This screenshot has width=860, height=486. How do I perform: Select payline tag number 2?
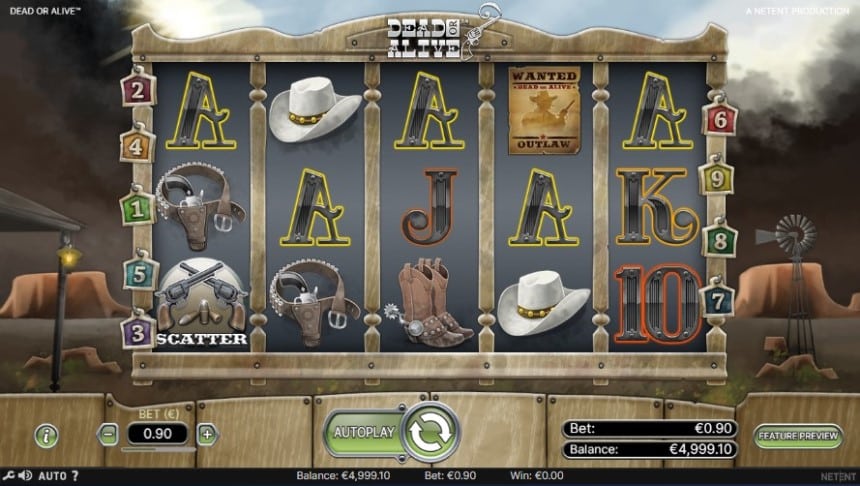(x=136, y=90)
